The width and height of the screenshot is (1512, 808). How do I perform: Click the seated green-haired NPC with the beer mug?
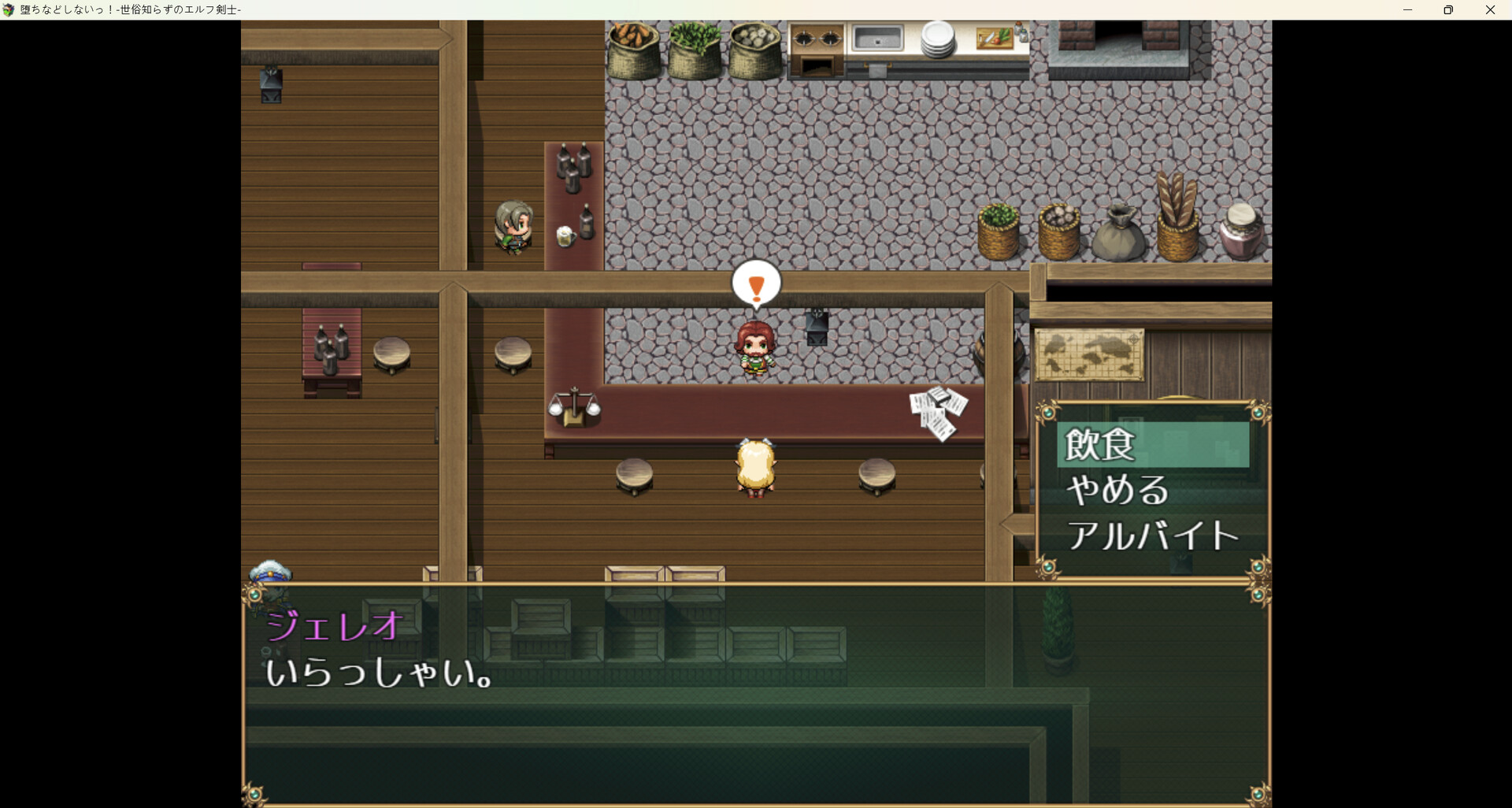point(512,226)
